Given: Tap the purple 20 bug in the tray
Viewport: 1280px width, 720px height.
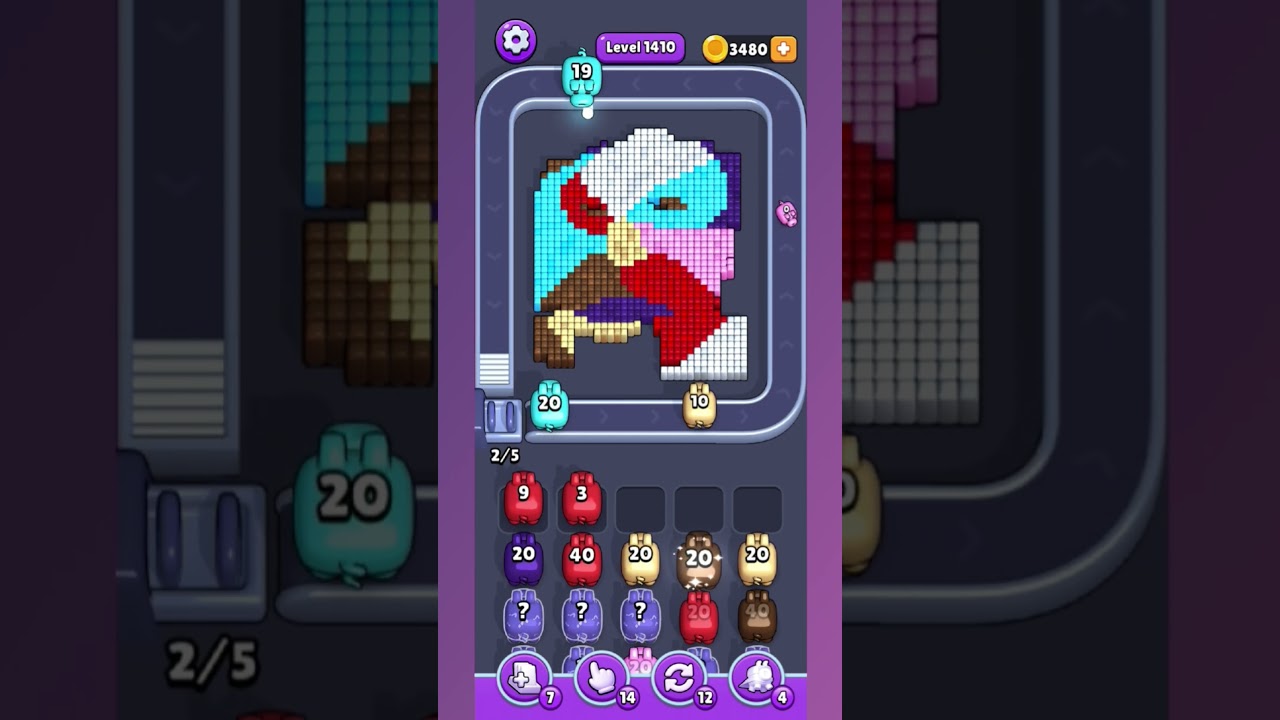Looking at the screenshot, I should tap(524, 559).
